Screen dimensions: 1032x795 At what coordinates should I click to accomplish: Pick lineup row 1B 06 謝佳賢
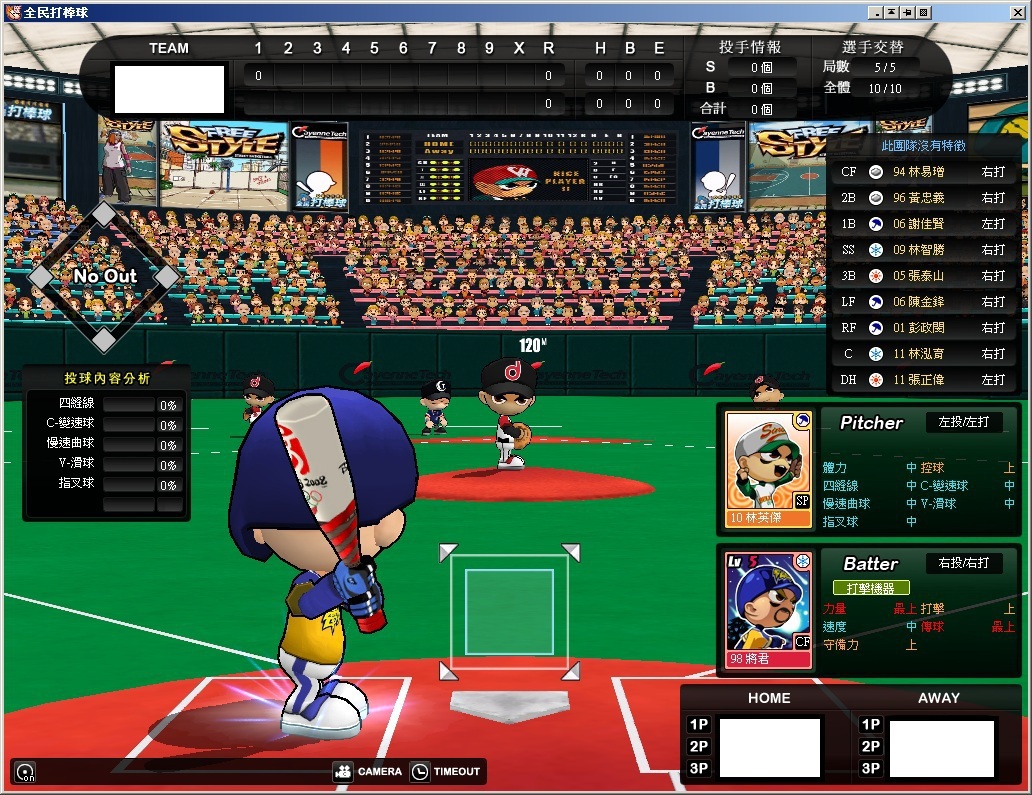tap(922, 224)
